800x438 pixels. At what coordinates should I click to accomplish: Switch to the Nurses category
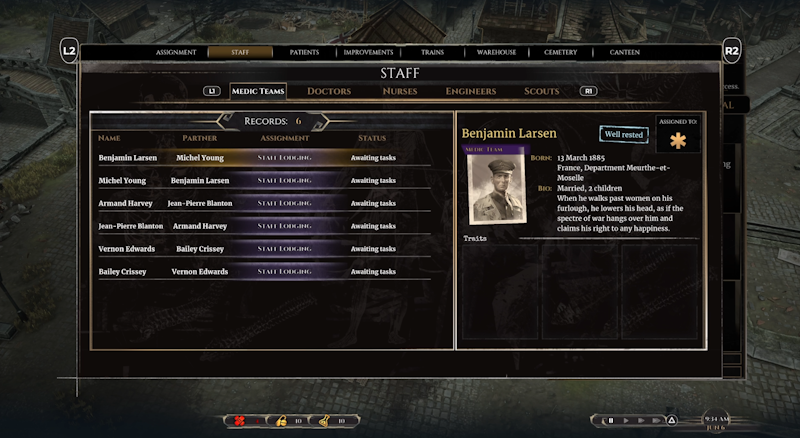point(400,91)
